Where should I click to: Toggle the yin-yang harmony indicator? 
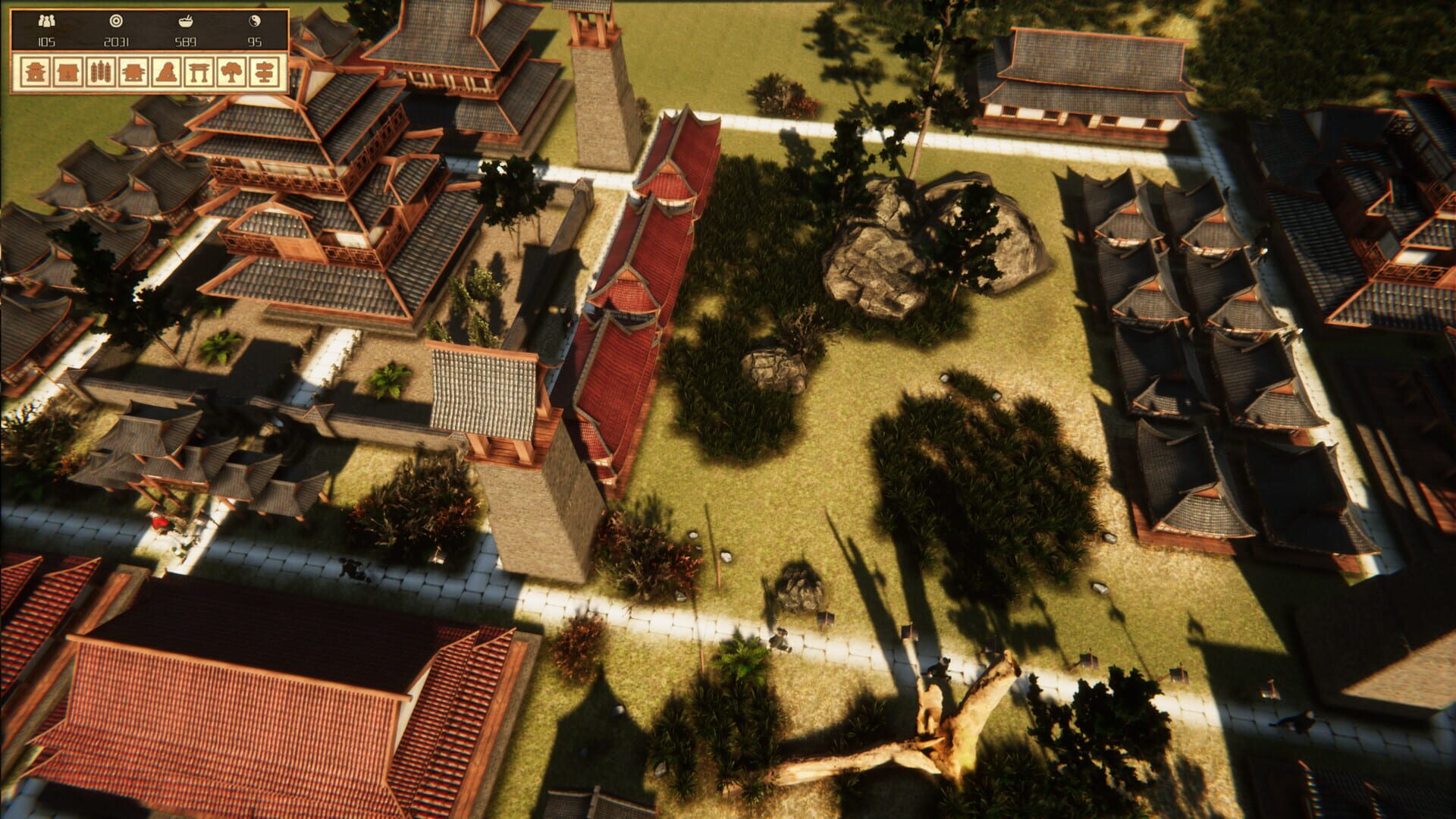coord(254,20)
